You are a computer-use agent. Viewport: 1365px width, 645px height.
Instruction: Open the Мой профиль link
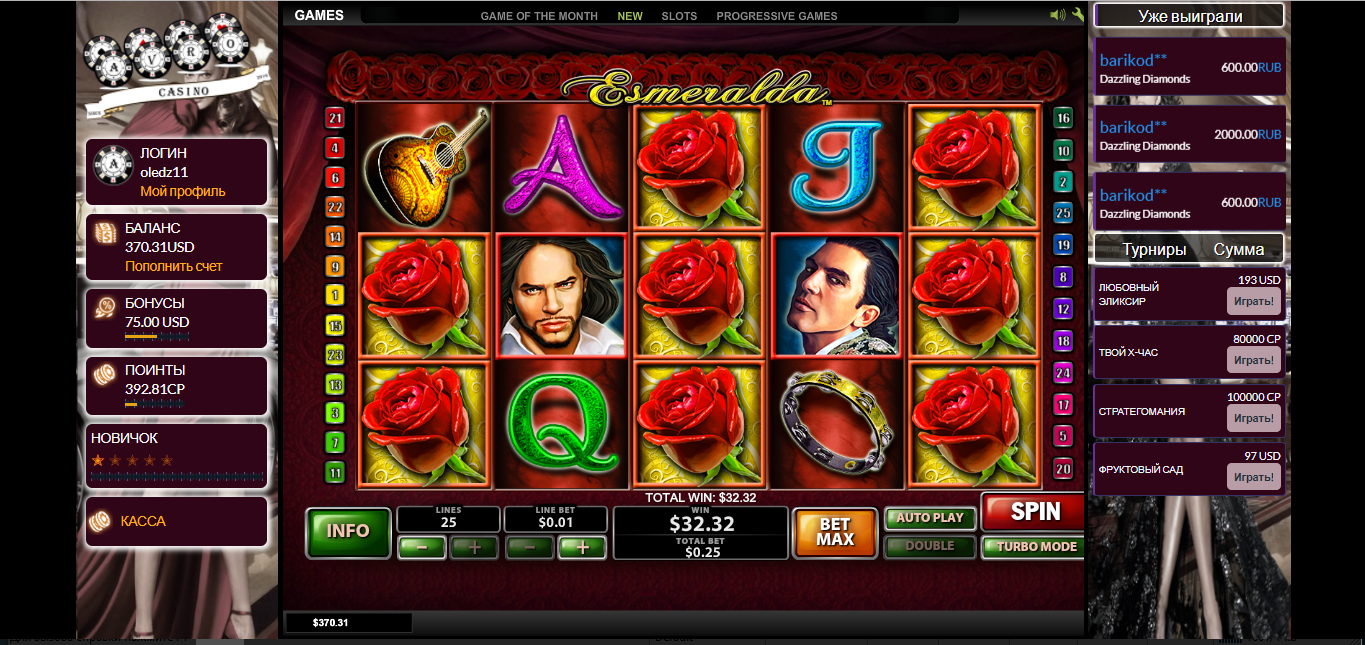[x=183, y=191]
